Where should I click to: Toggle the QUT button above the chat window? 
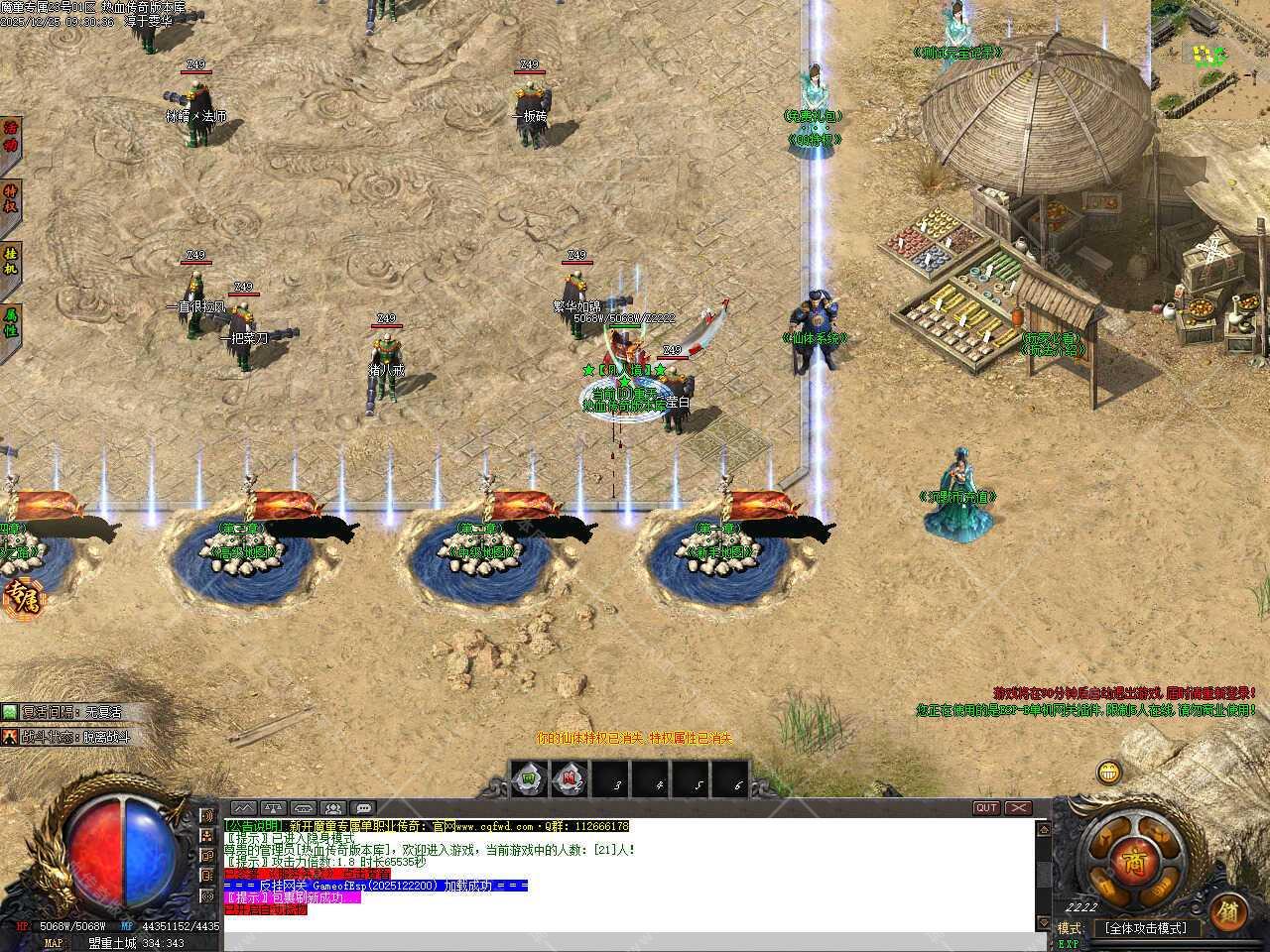(x=985, y=808)
